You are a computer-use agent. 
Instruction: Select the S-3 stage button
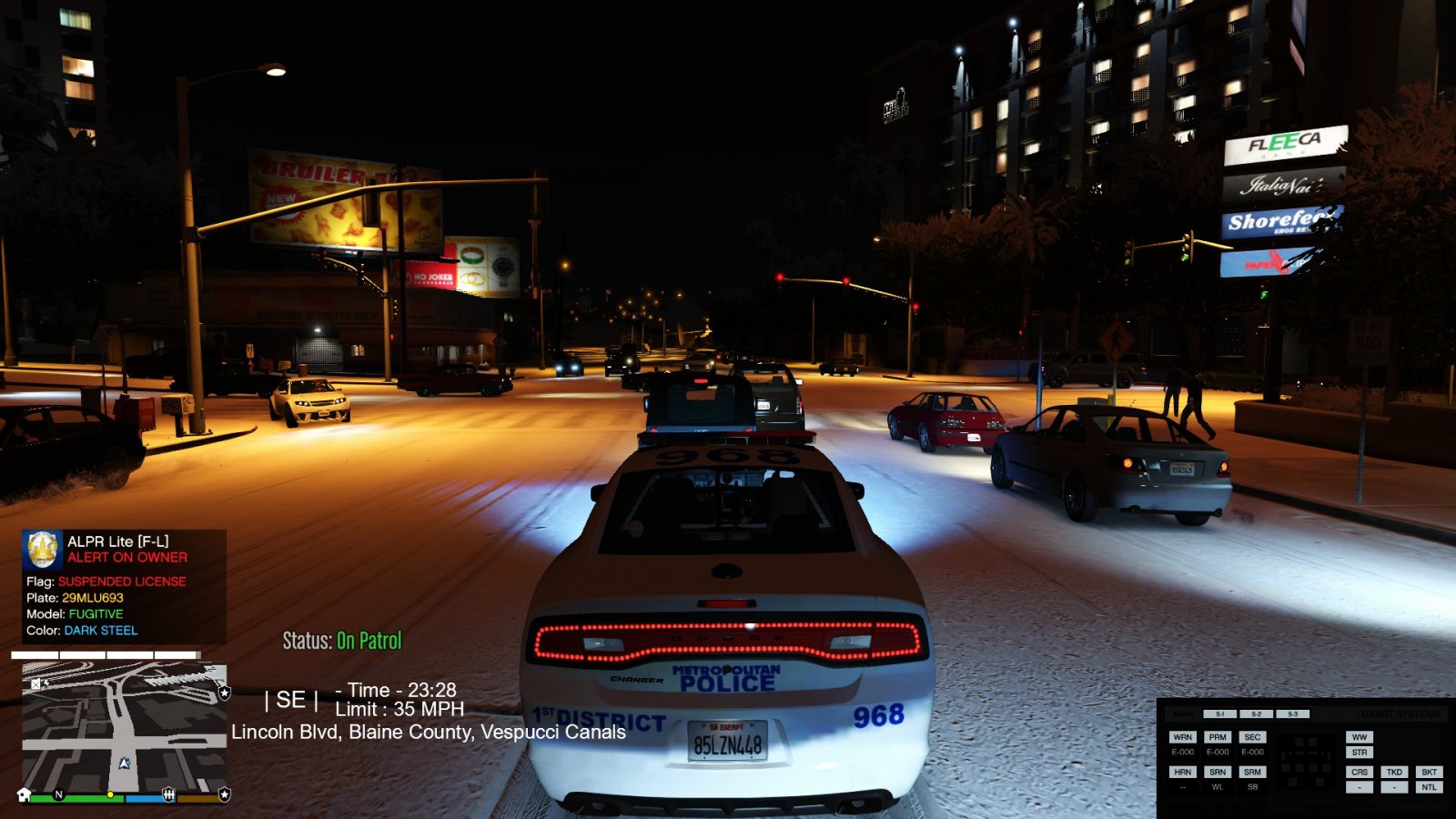pos(1292,714)
